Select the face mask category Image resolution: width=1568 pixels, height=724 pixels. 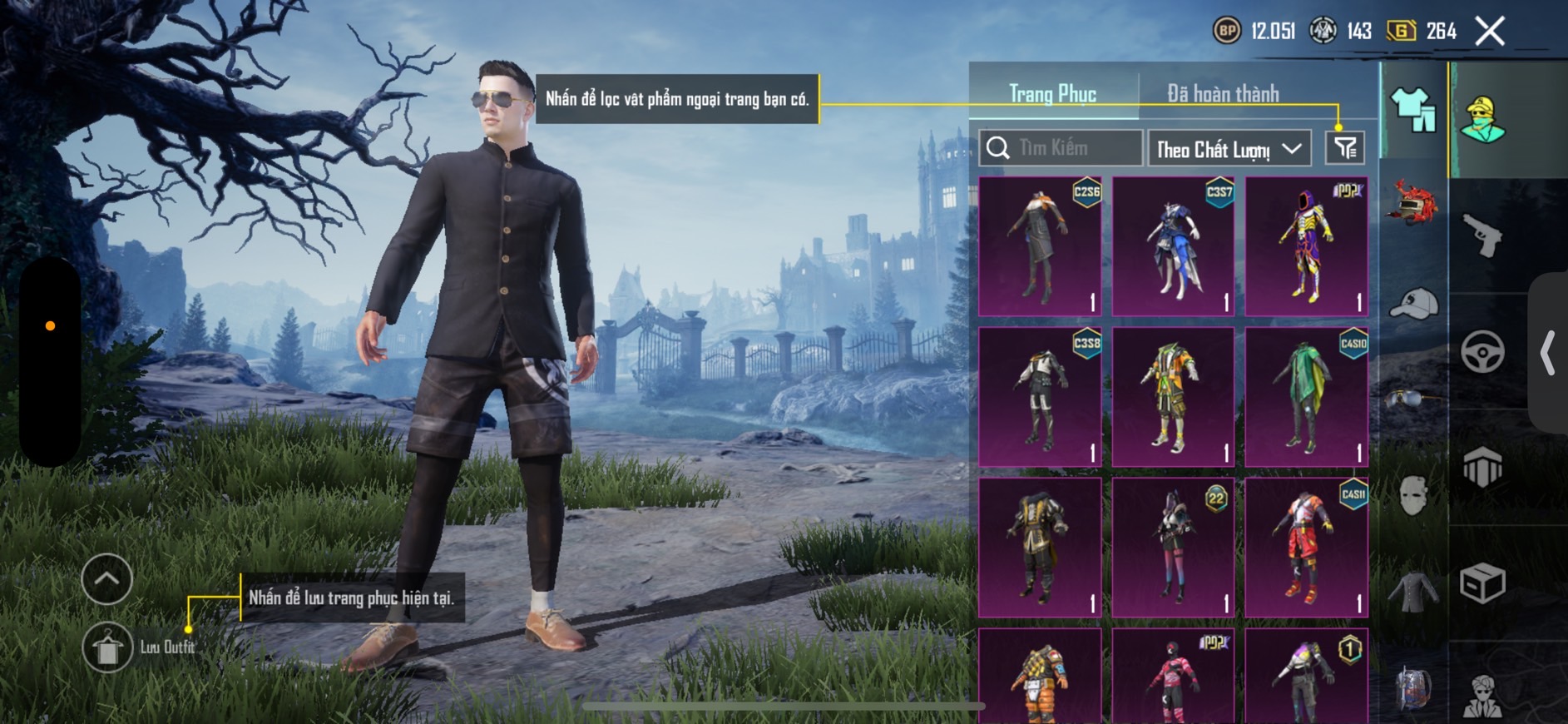tap(1412, 497)
